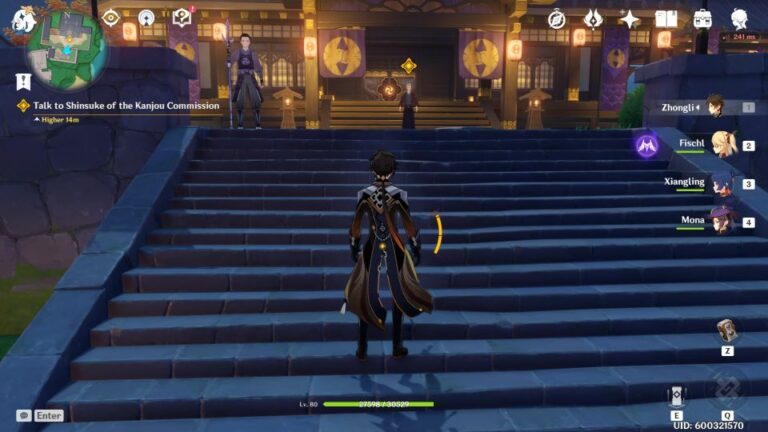Open the character screen head icon

[x=740, y=19]
